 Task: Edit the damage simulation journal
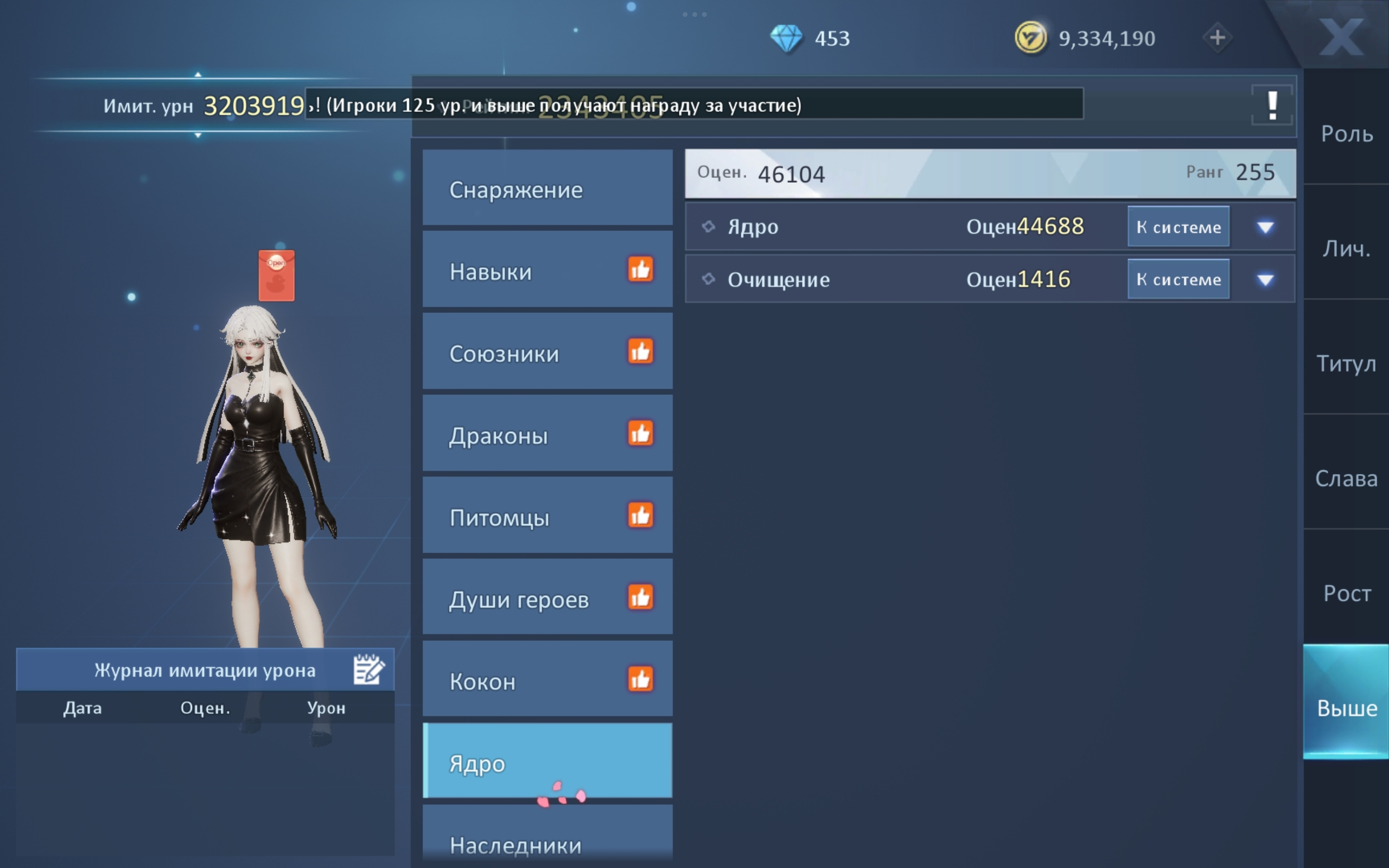(x=368, y=669)
